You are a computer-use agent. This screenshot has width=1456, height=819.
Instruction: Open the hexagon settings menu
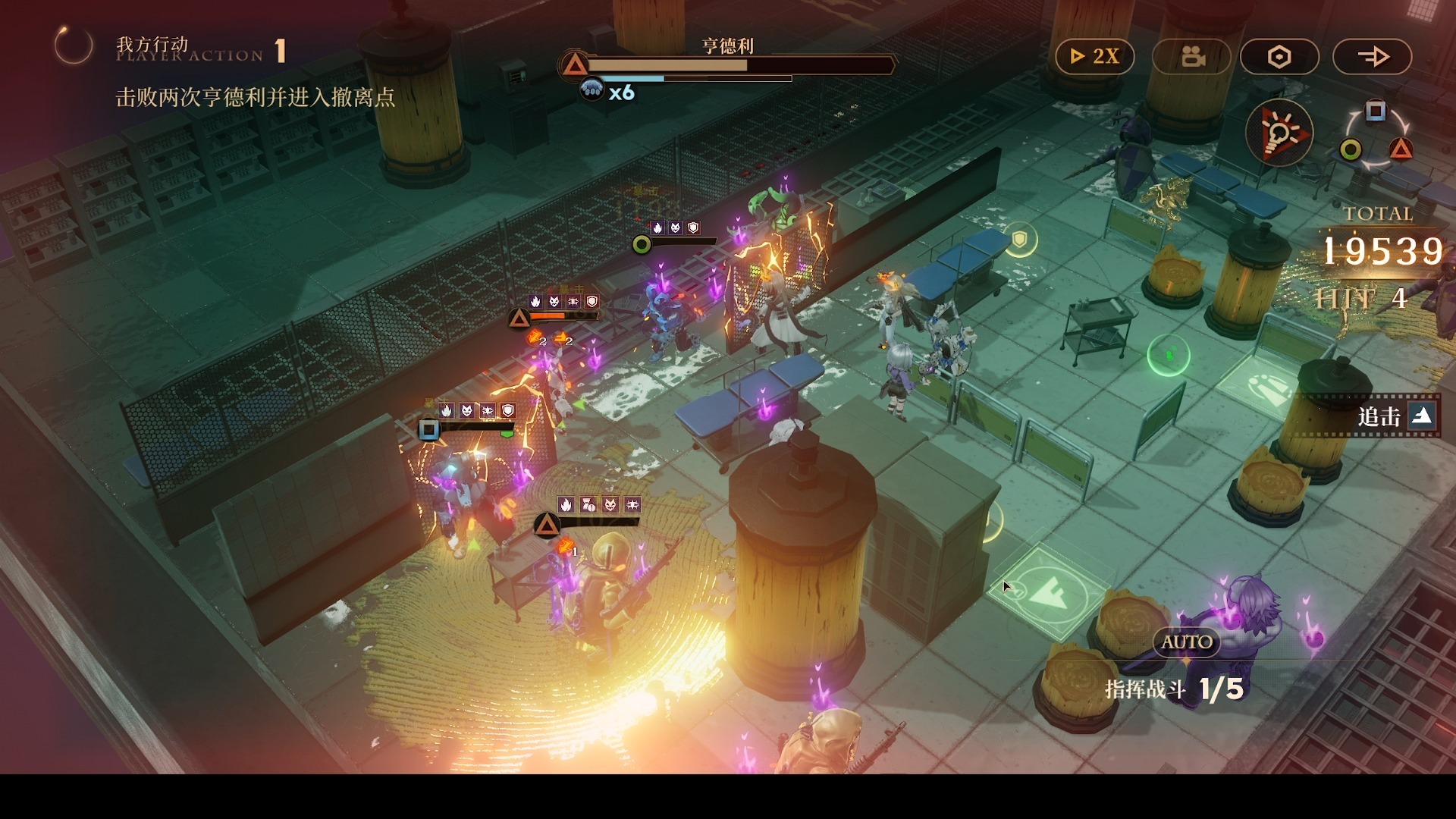1279,57
